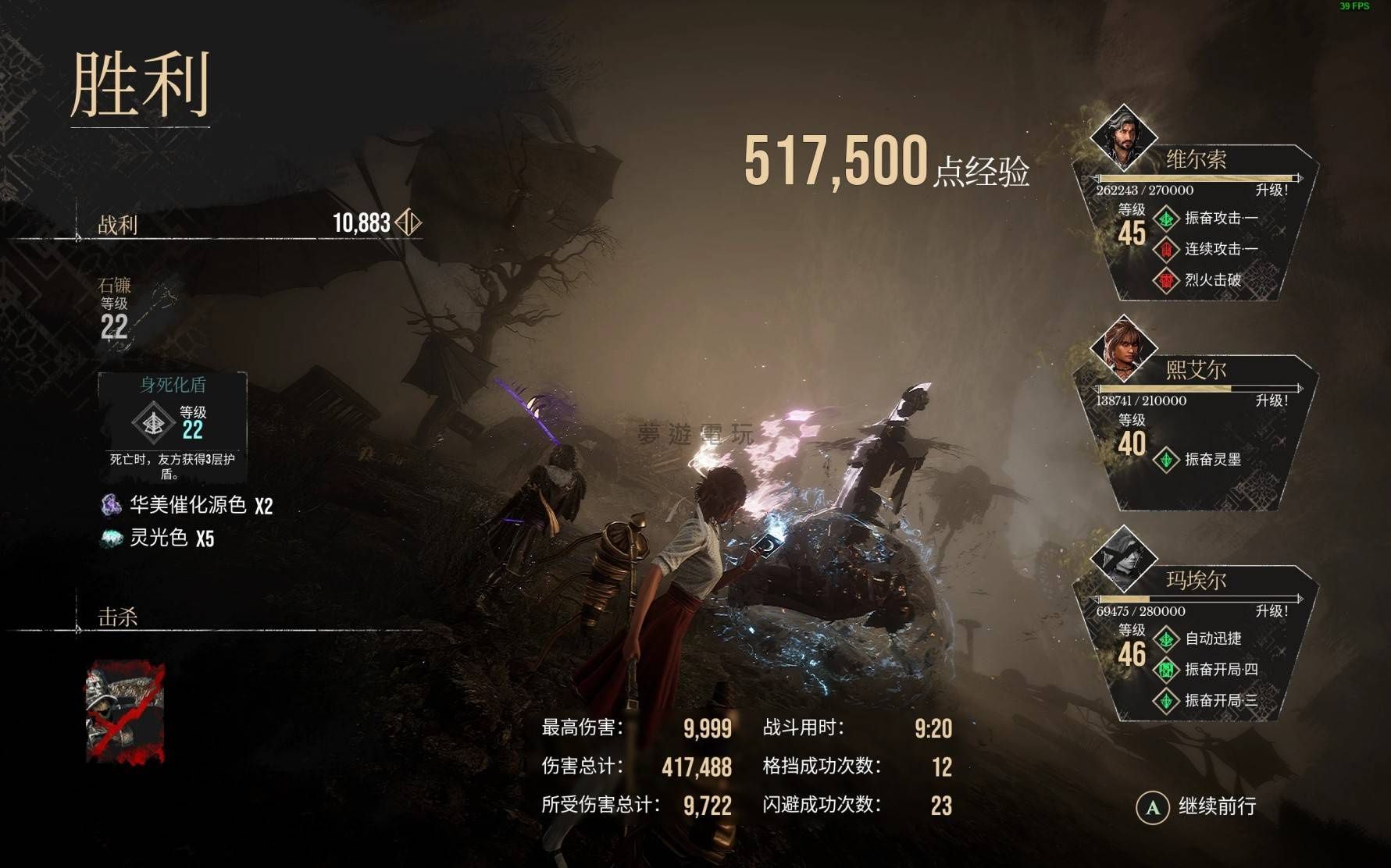Click the defeated enemy thumbnail under 击杀
This screenshot has height=868, width=1391.
point(125,711)
